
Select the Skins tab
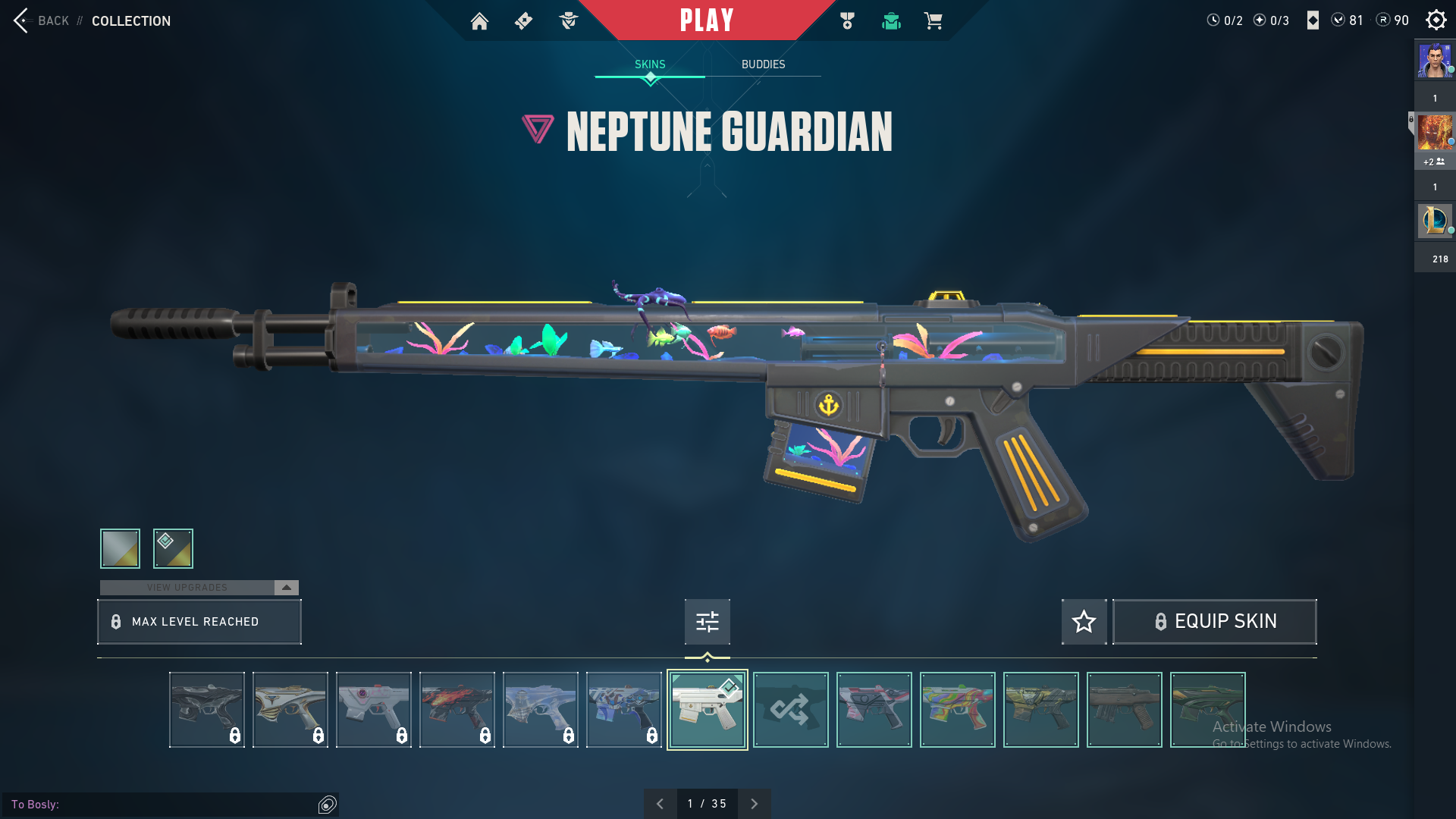(x=650, y=64)
